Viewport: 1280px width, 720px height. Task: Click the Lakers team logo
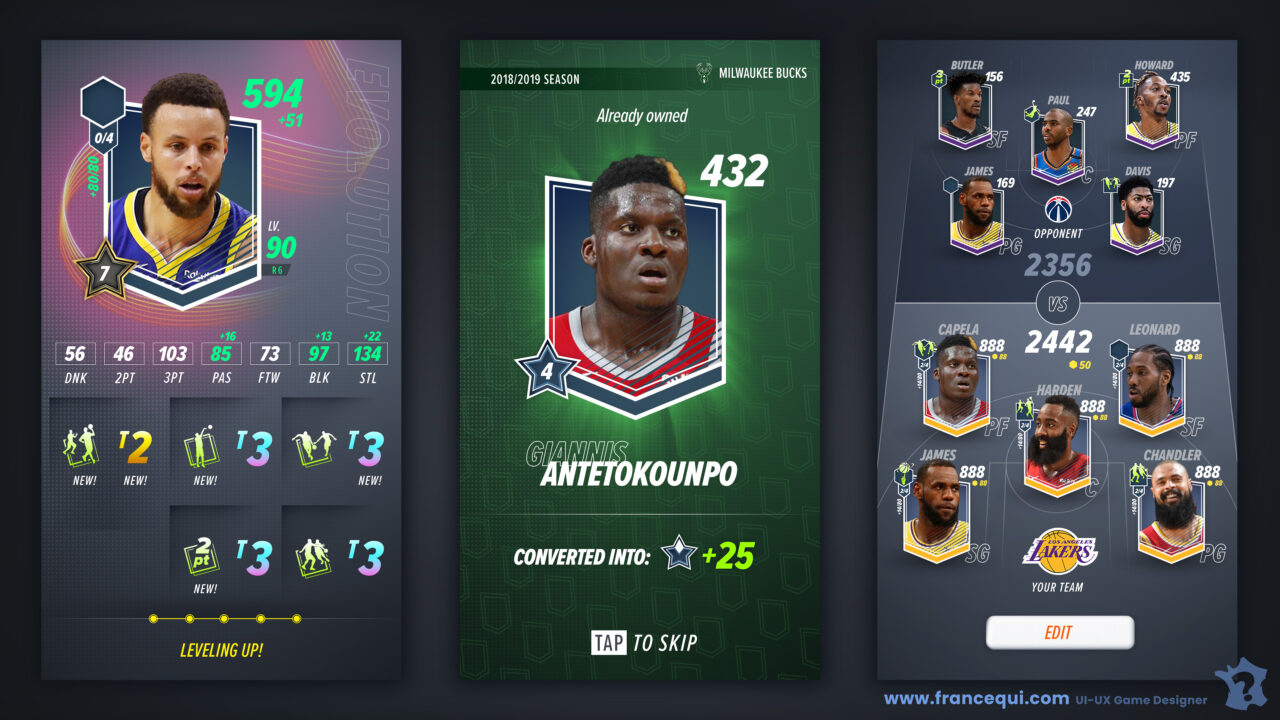(x=1058, y=552)
